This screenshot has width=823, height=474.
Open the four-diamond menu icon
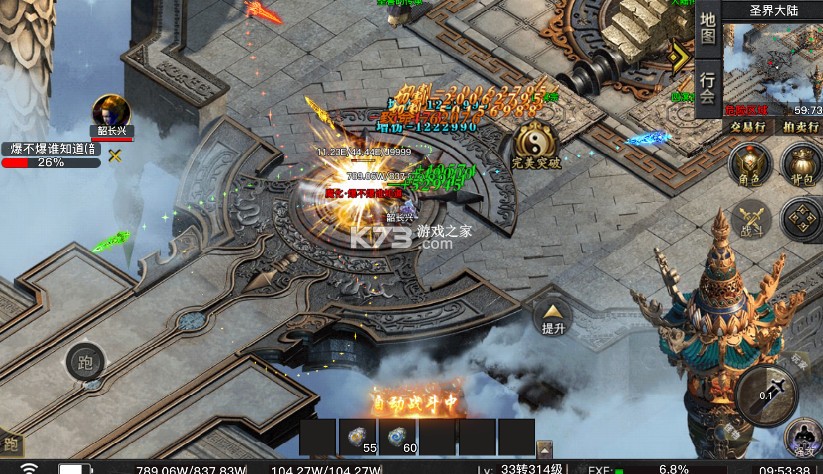(801, 218)
